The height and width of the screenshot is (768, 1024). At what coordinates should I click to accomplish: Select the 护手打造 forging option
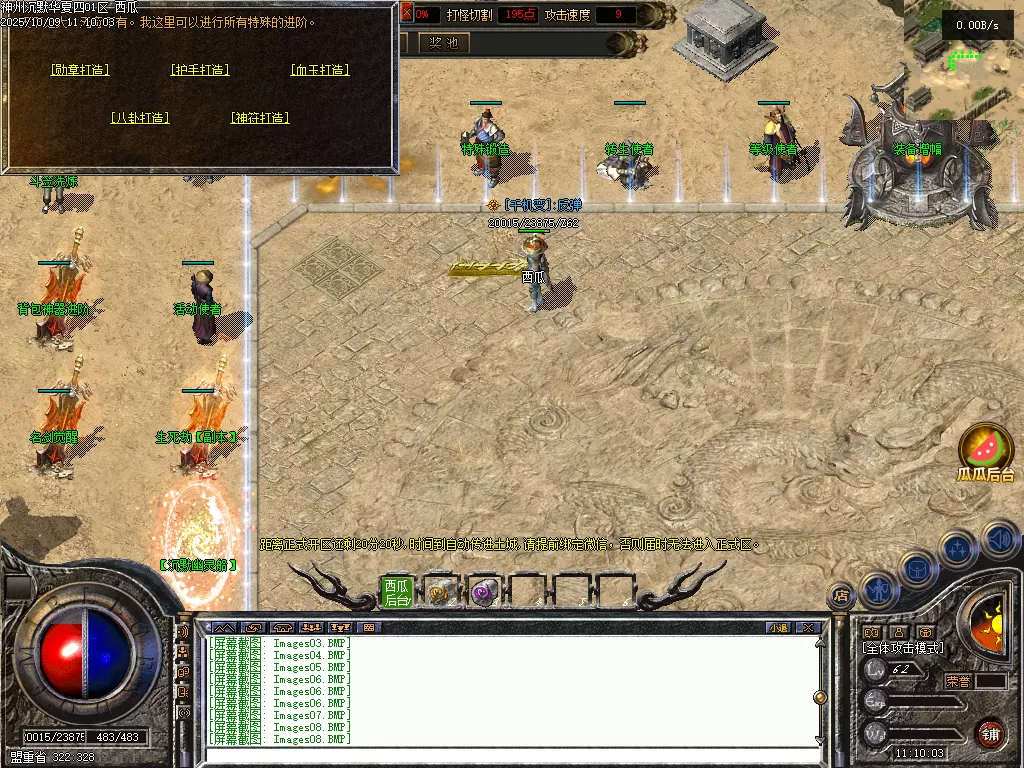[200, 70]
